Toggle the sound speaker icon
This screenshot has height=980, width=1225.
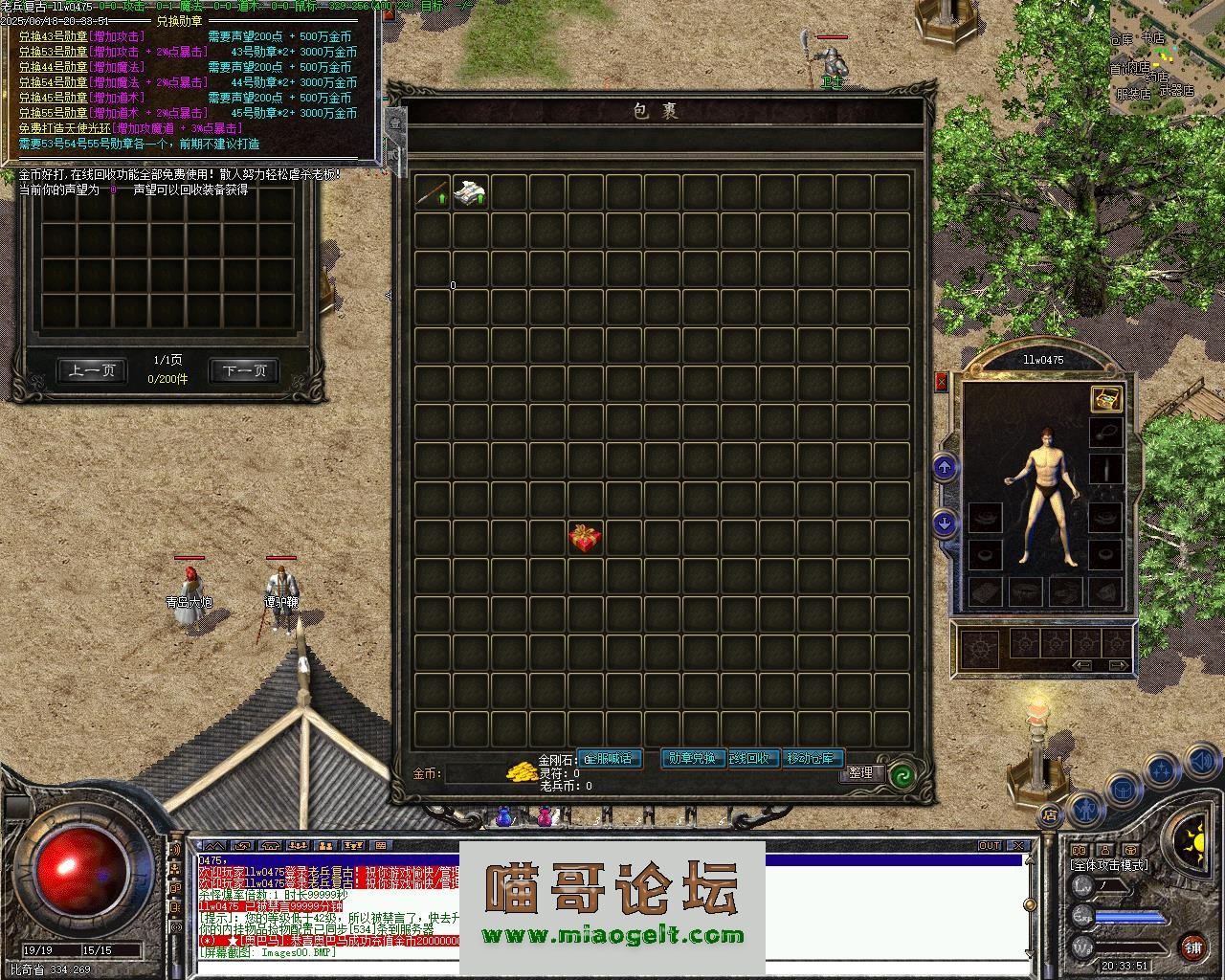coord(1202,761)
